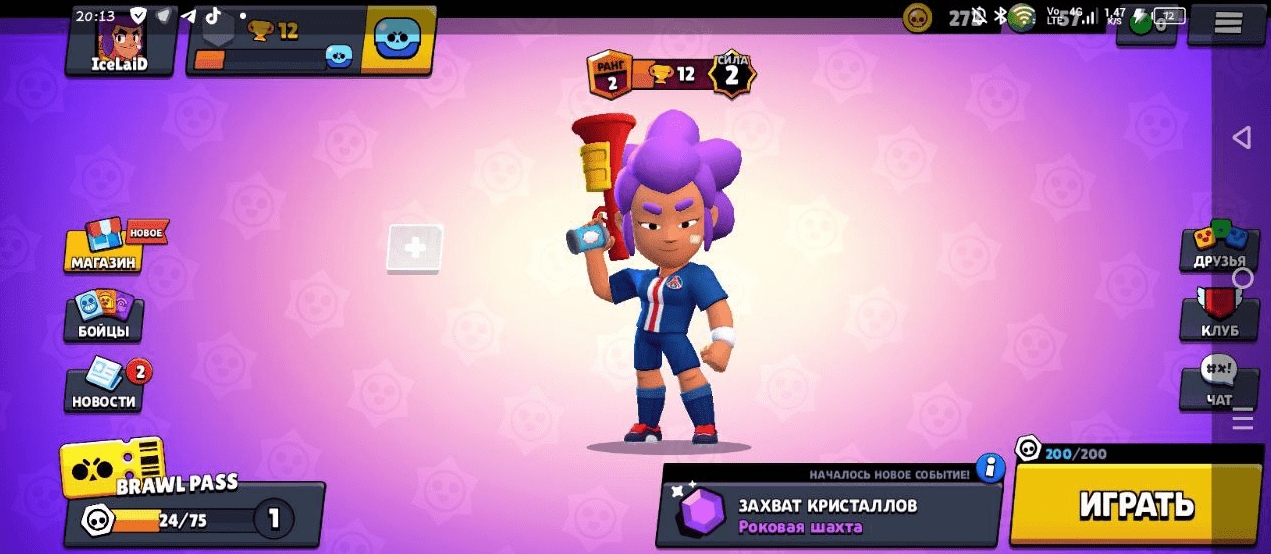The width and height of the screenshot is (1271, 554).
Task: Start a match with the ИГРАТЬ button
Action: (1136, 505)
